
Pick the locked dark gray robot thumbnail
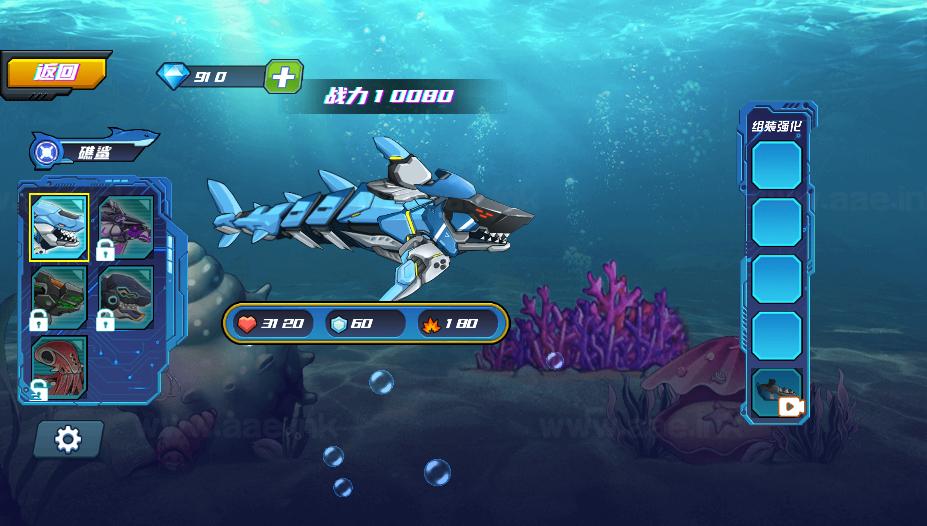pos(126,296)
